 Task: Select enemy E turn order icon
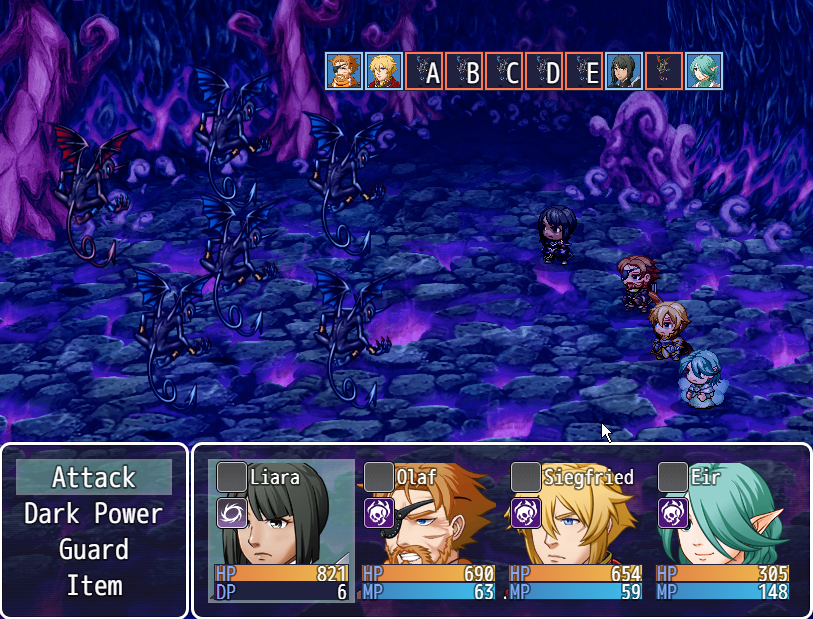tap(584, 72)
